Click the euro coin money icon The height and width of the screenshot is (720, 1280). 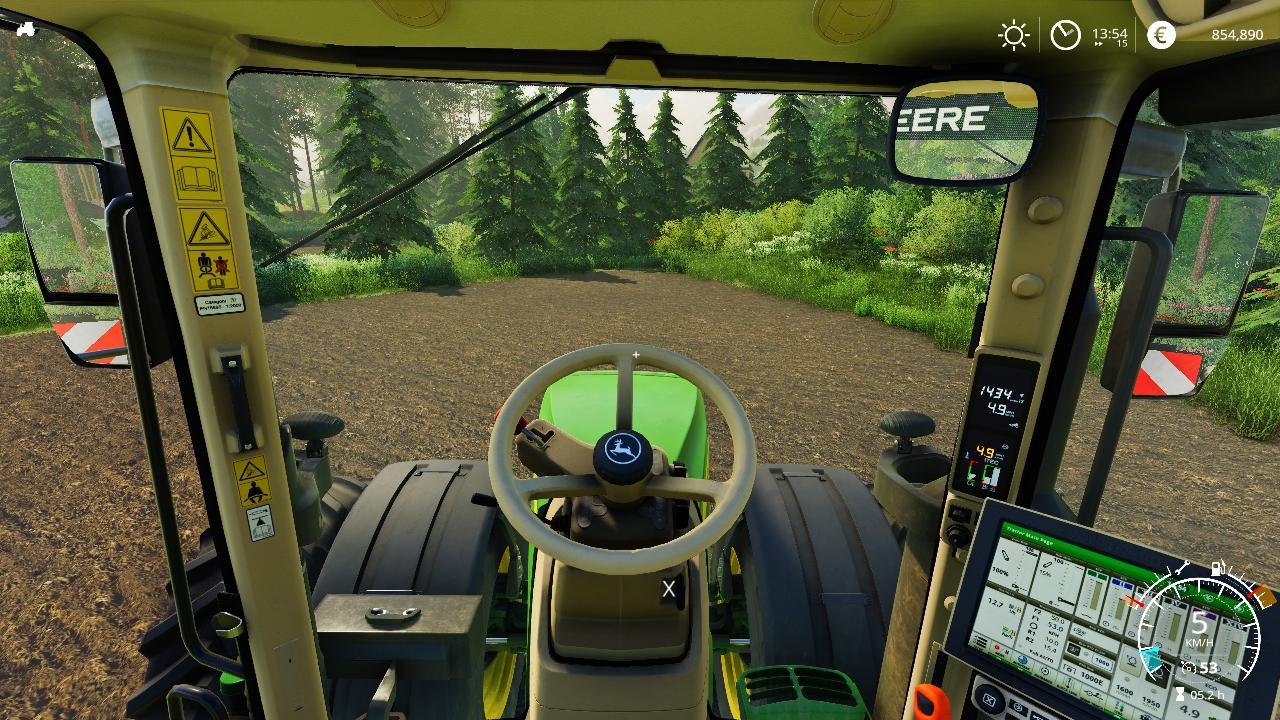[x=1161, y=35]
